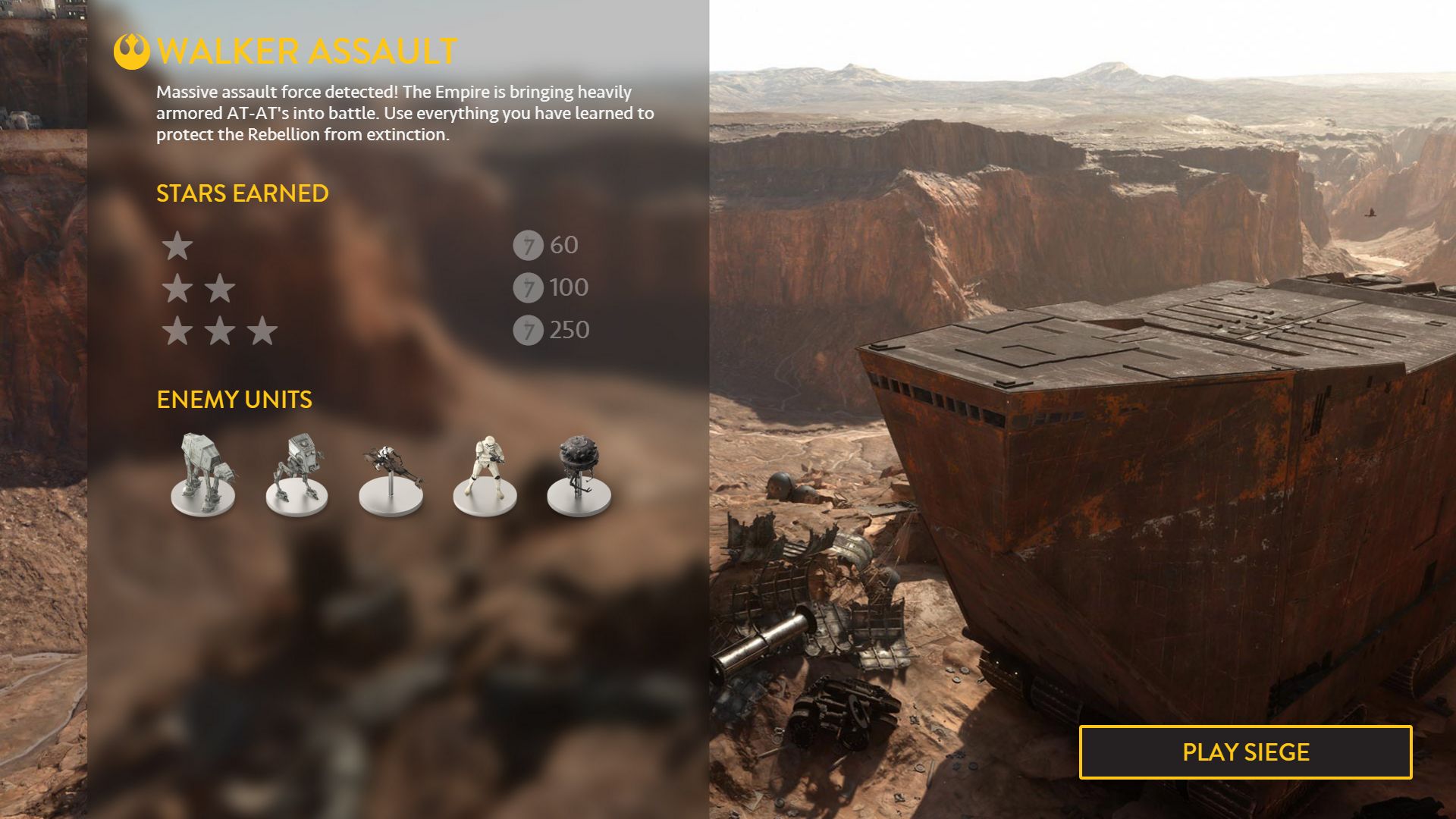
Task: Select the AT-ST walker enemy unit
Action: pyautogui.click(x=297, y=474)
